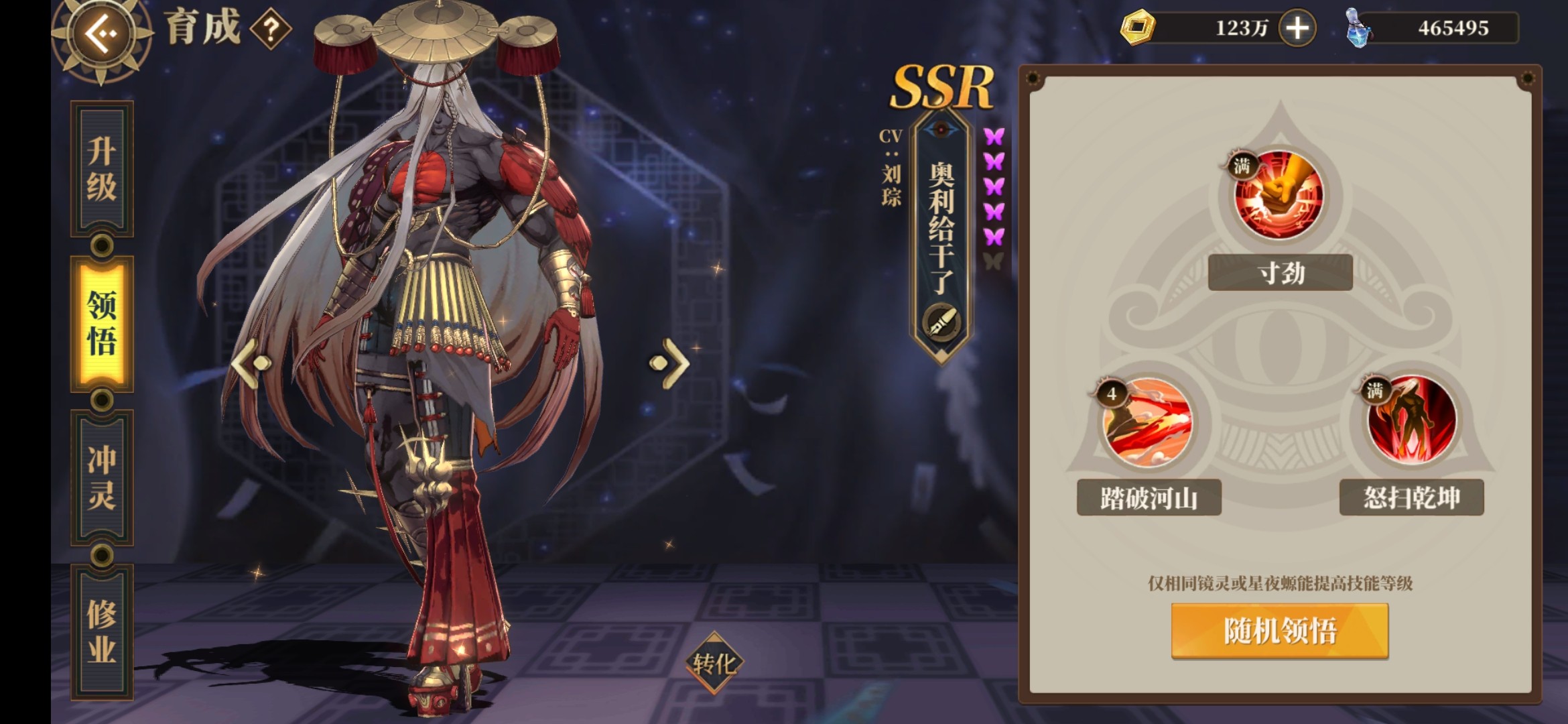Open the 育成 help question mark

click(271, 29)
